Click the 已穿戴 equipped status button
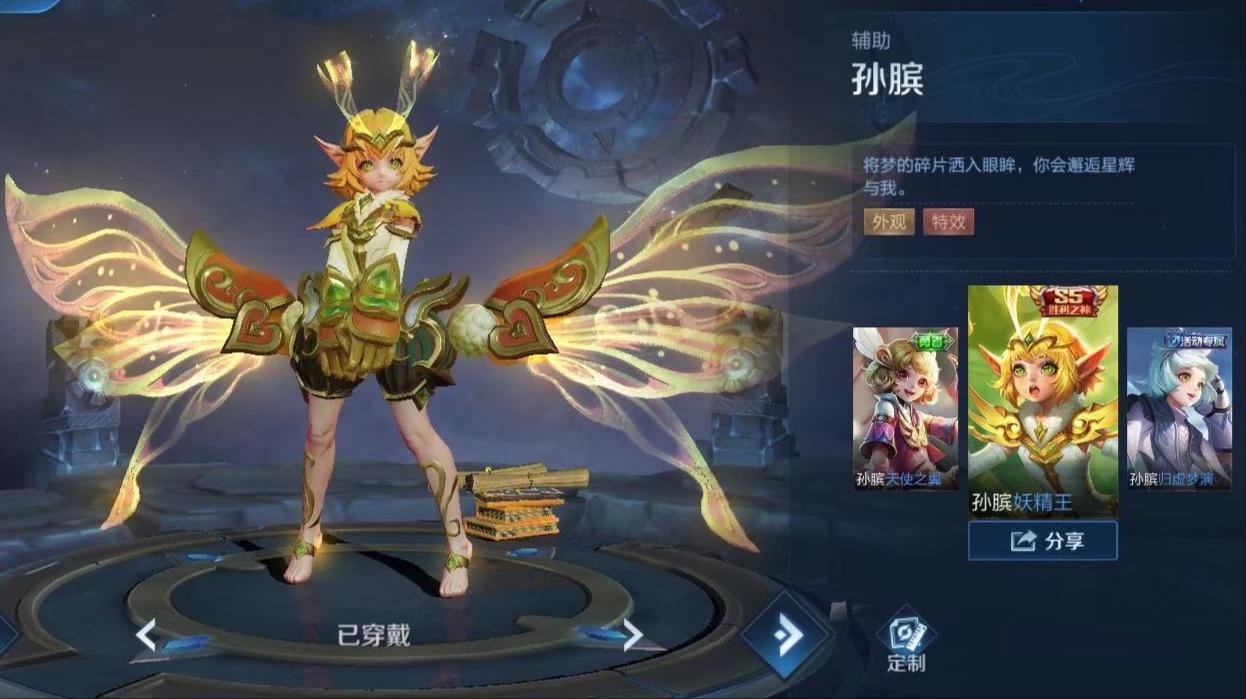The height and width of the screenshot is (699, 1246). (x=374, y=636)
